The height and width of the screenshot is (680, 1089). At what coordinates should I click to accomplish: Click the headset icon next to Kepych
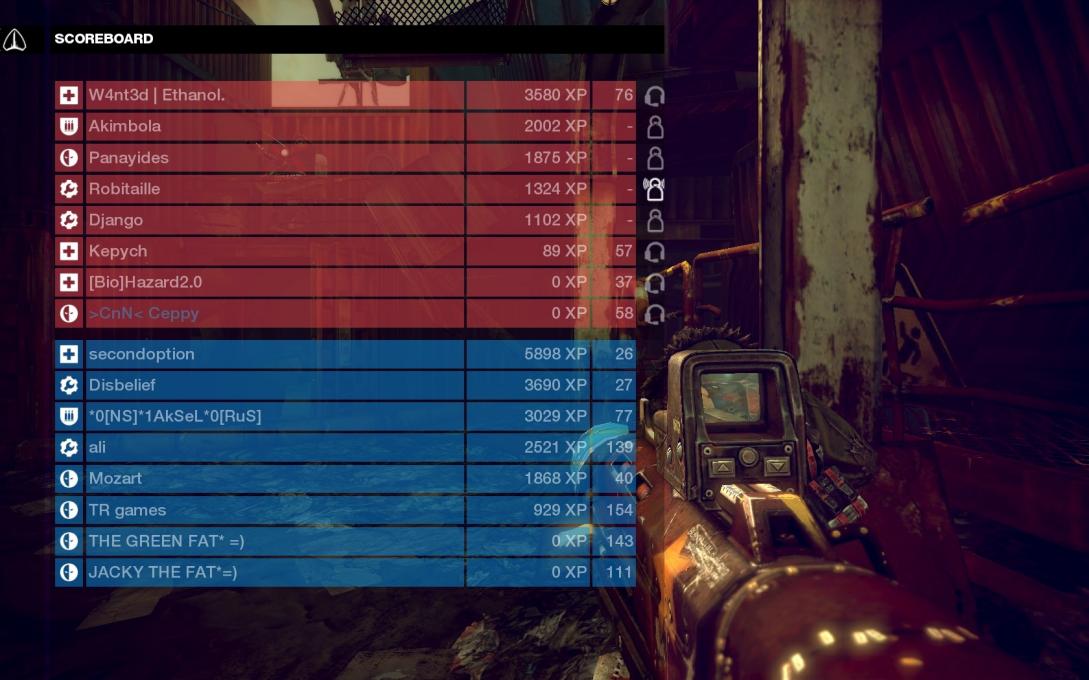[x=655, y=252]
